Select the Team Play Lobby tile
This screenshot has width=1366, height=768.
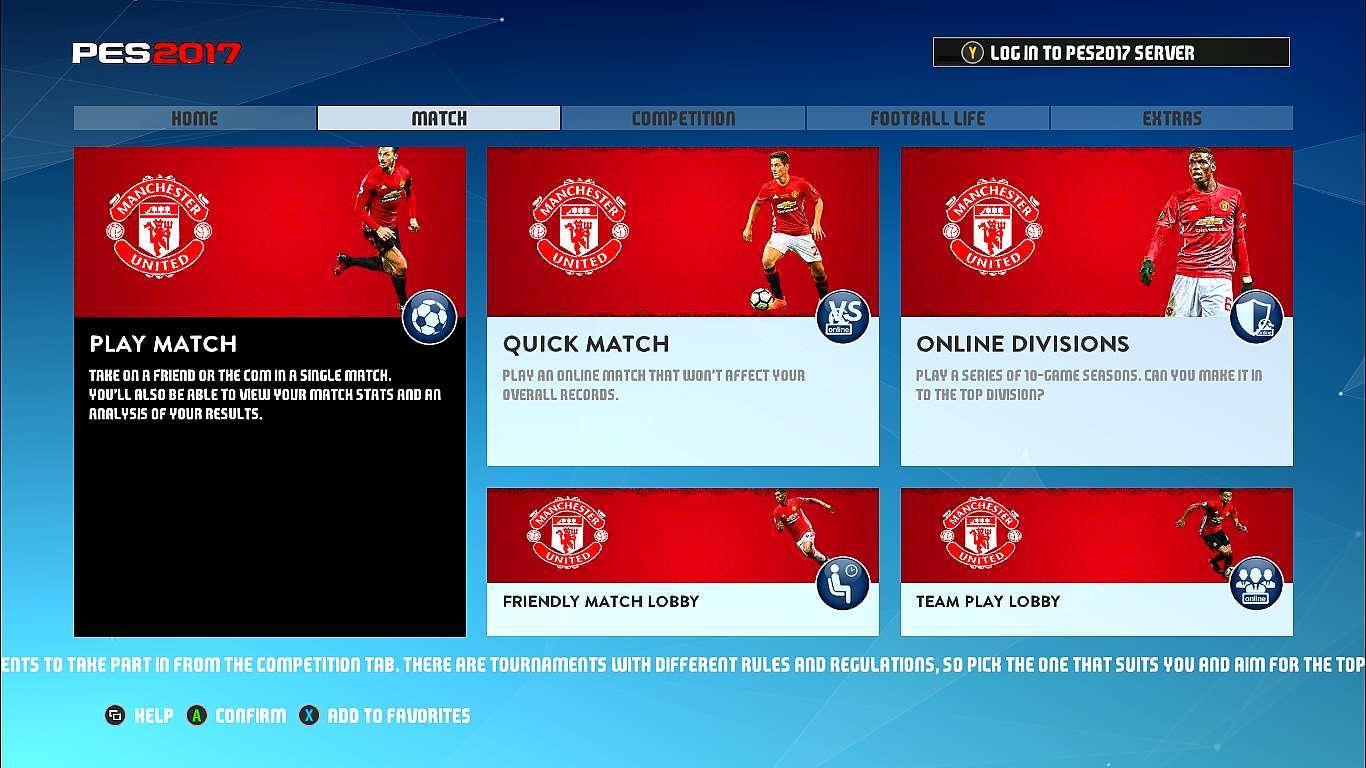pos(1096,561)
